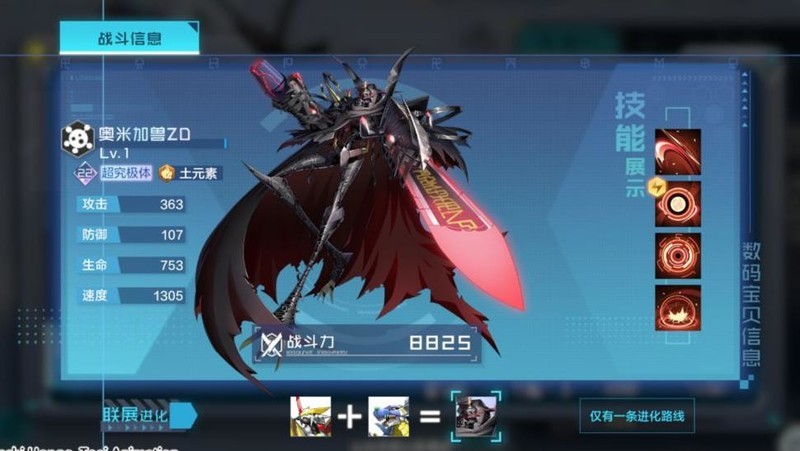Select the Omegamon Zwart D result portrait
Viewport: 800px width, 451px height.
tap(476, 415)
